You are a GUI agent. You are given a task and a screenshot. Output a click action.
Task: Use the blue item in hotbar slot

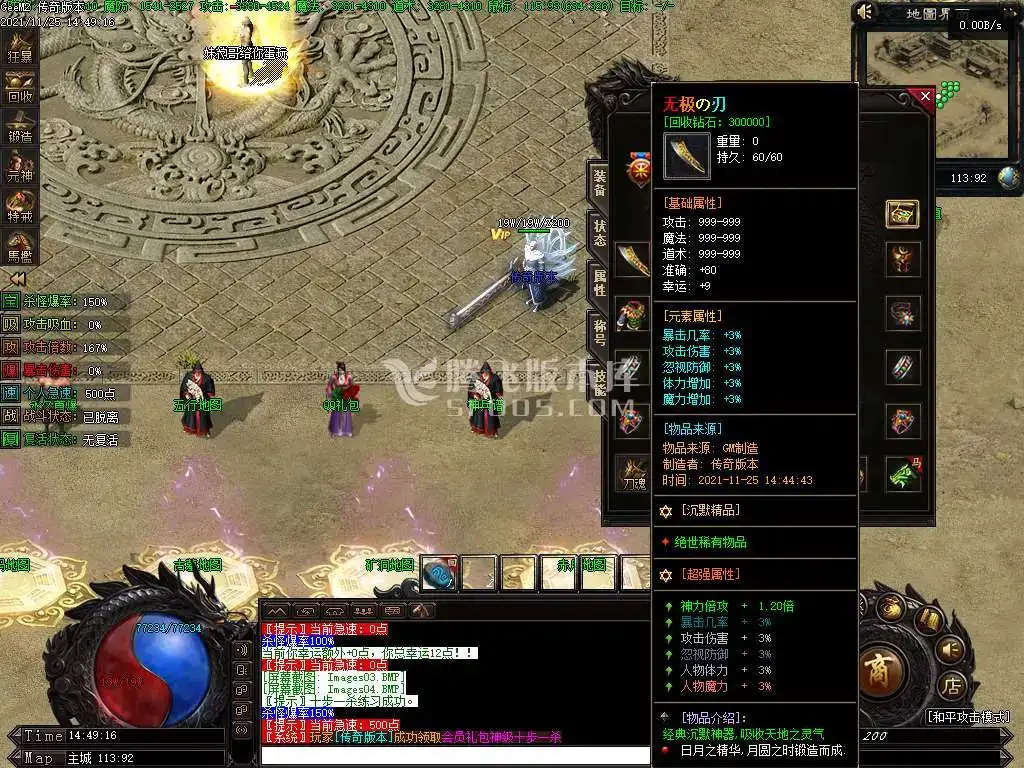pyautogui.click(x=439, y=573)
